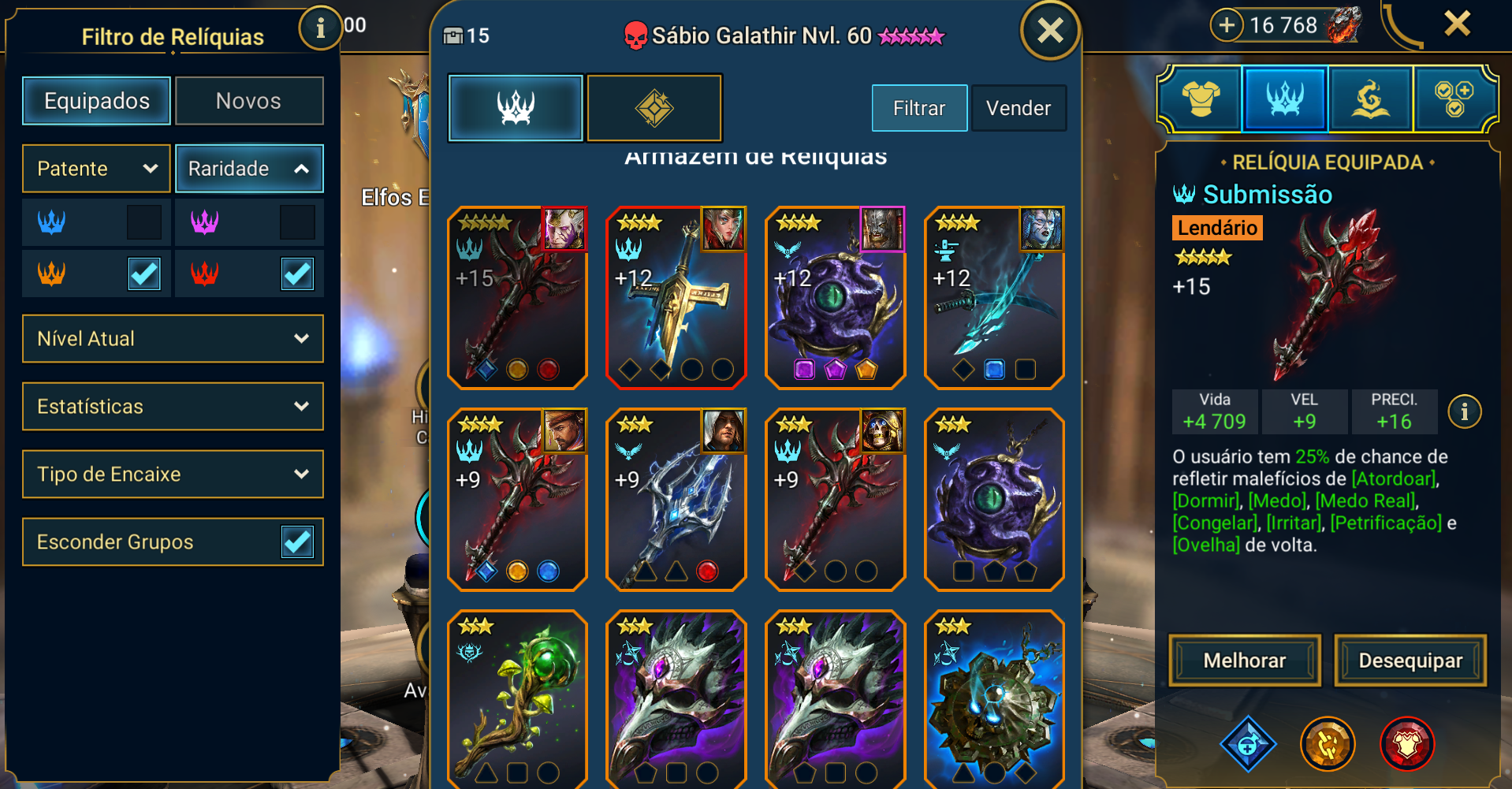1512x789 pixels.
Task: Collapse the Raridade dropdown
Action: [249, 169]
